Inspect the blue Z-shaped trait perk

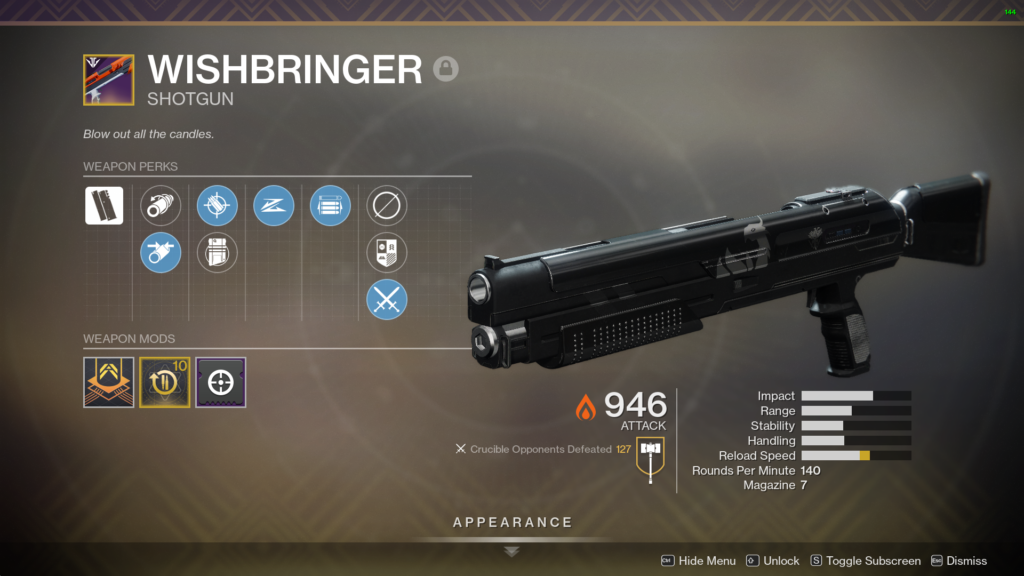coord(273,205)
